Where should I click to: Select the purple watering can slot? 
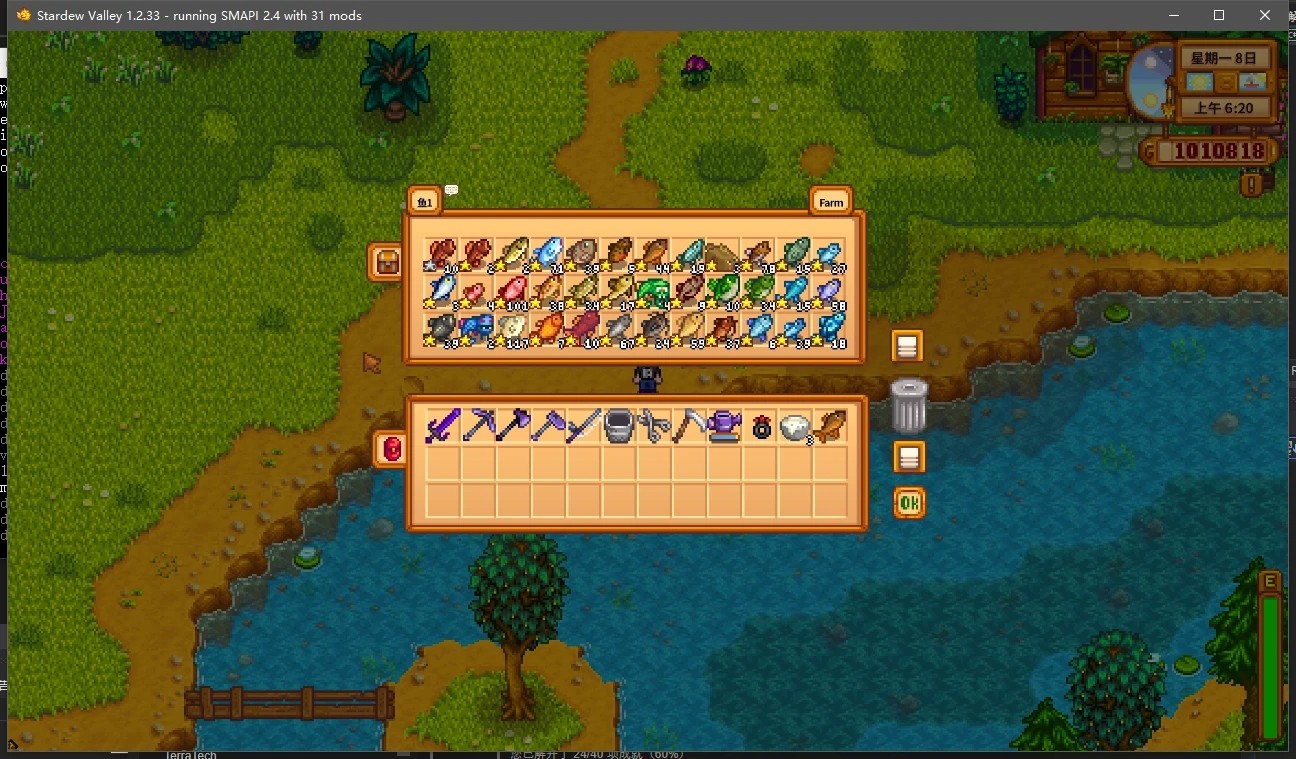point(723,426)
